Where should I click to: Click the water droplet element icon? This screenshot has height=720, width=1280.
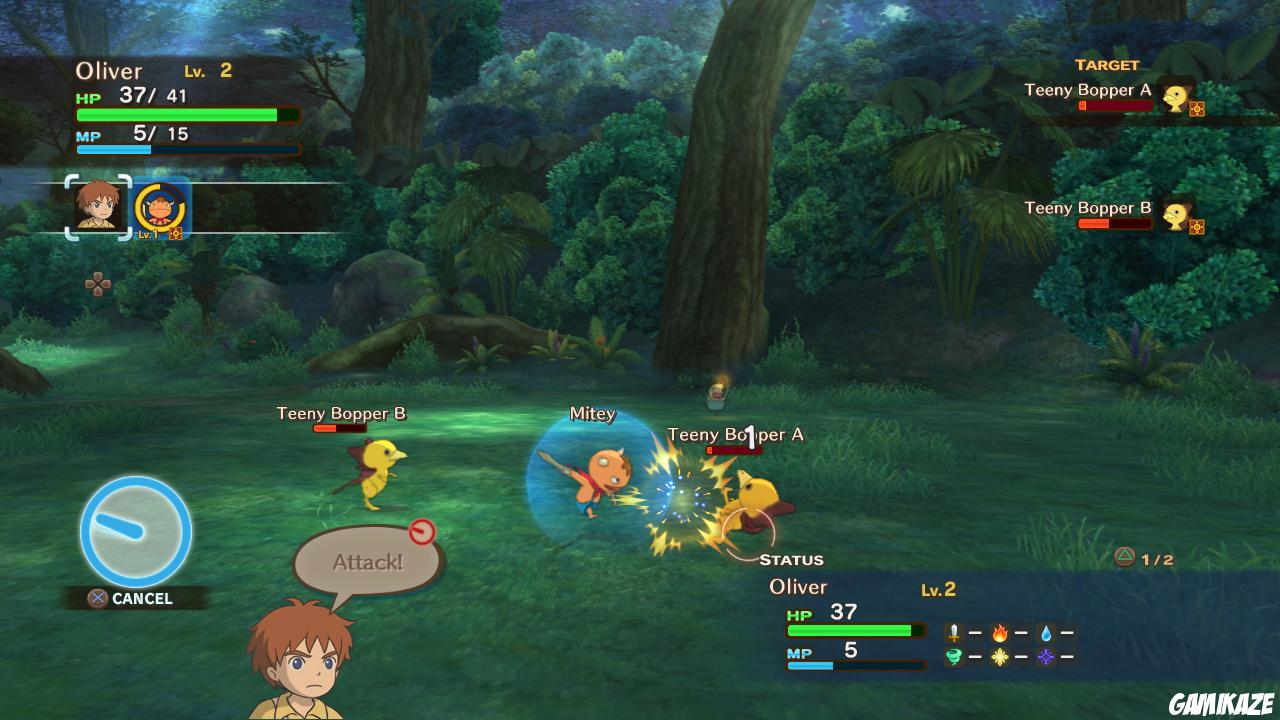(x=1046, y=633)
